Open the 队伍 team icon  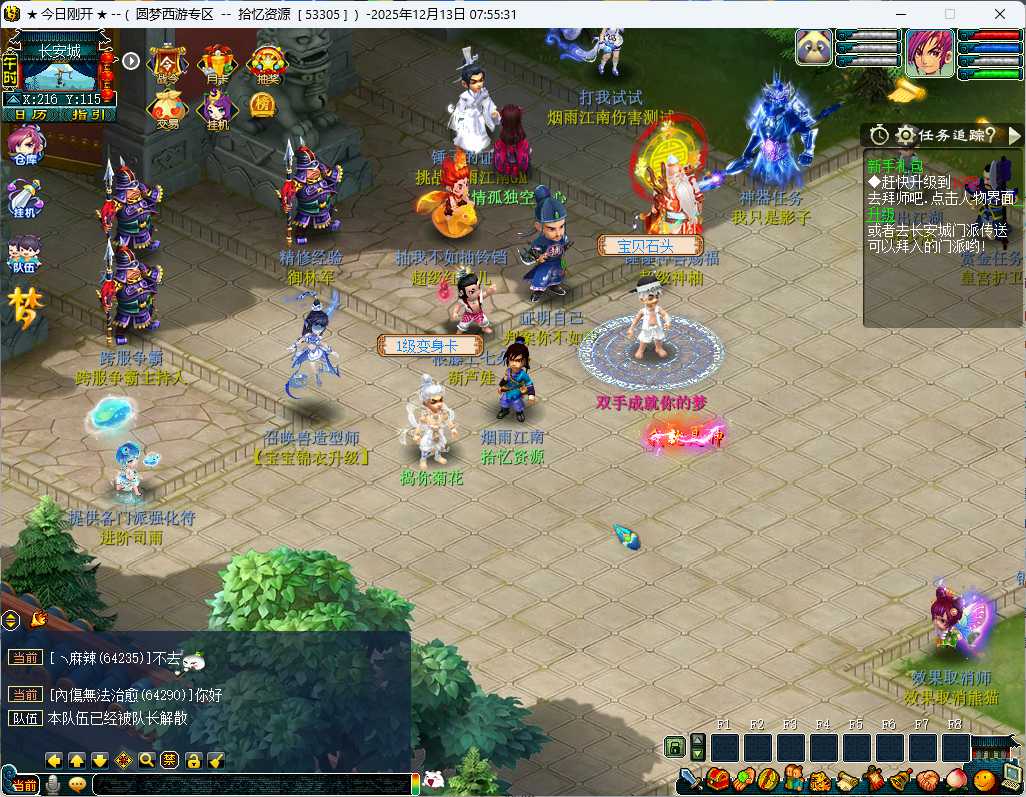tap(24, 254)
